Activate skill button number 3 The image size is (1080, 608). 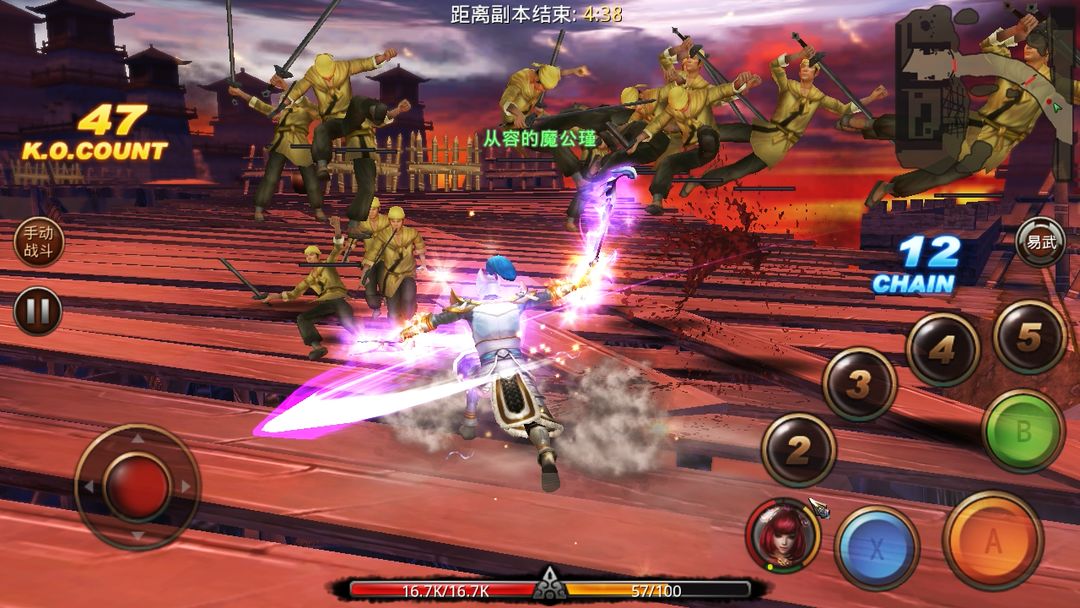[859, 384]
